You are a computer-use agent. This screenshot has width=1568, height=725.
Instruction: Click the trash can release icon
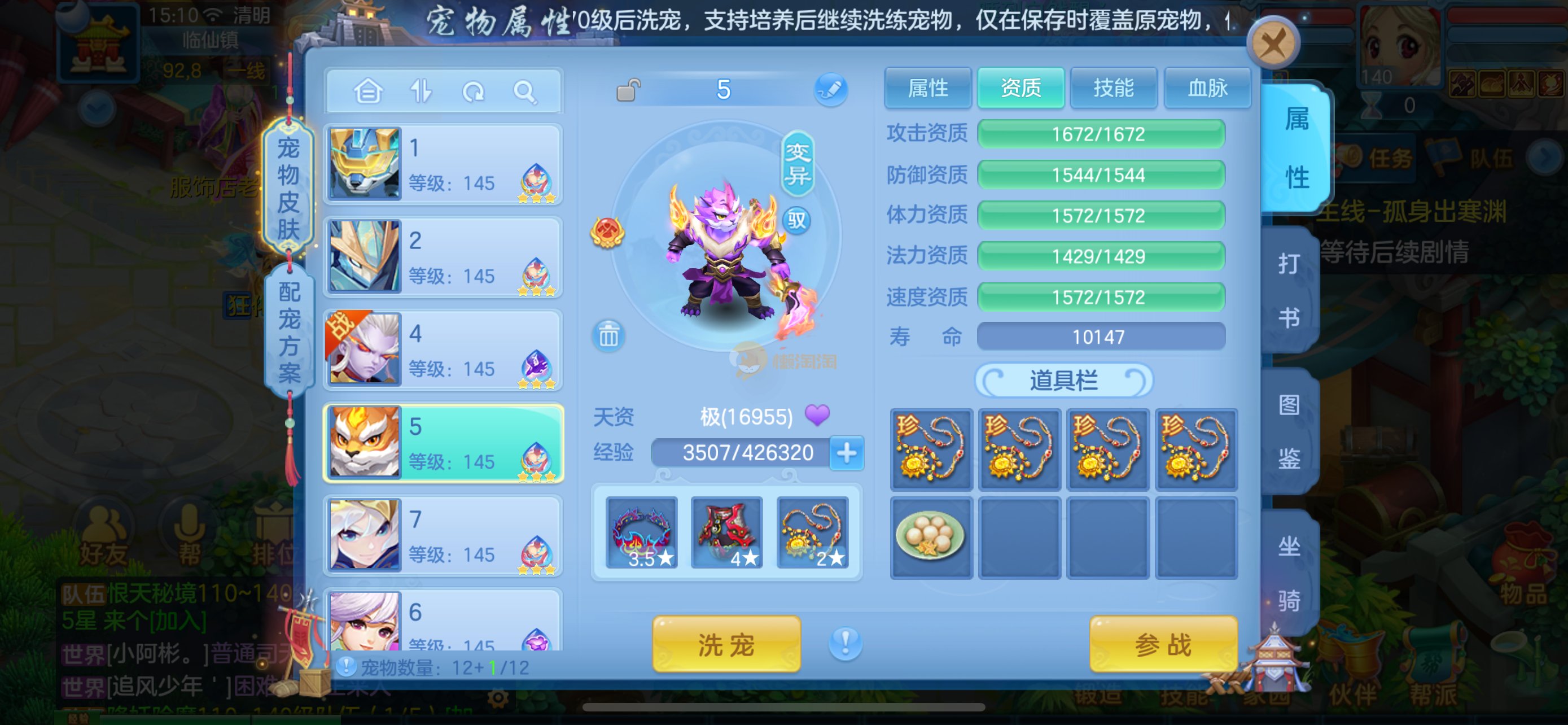coord(608,335)
